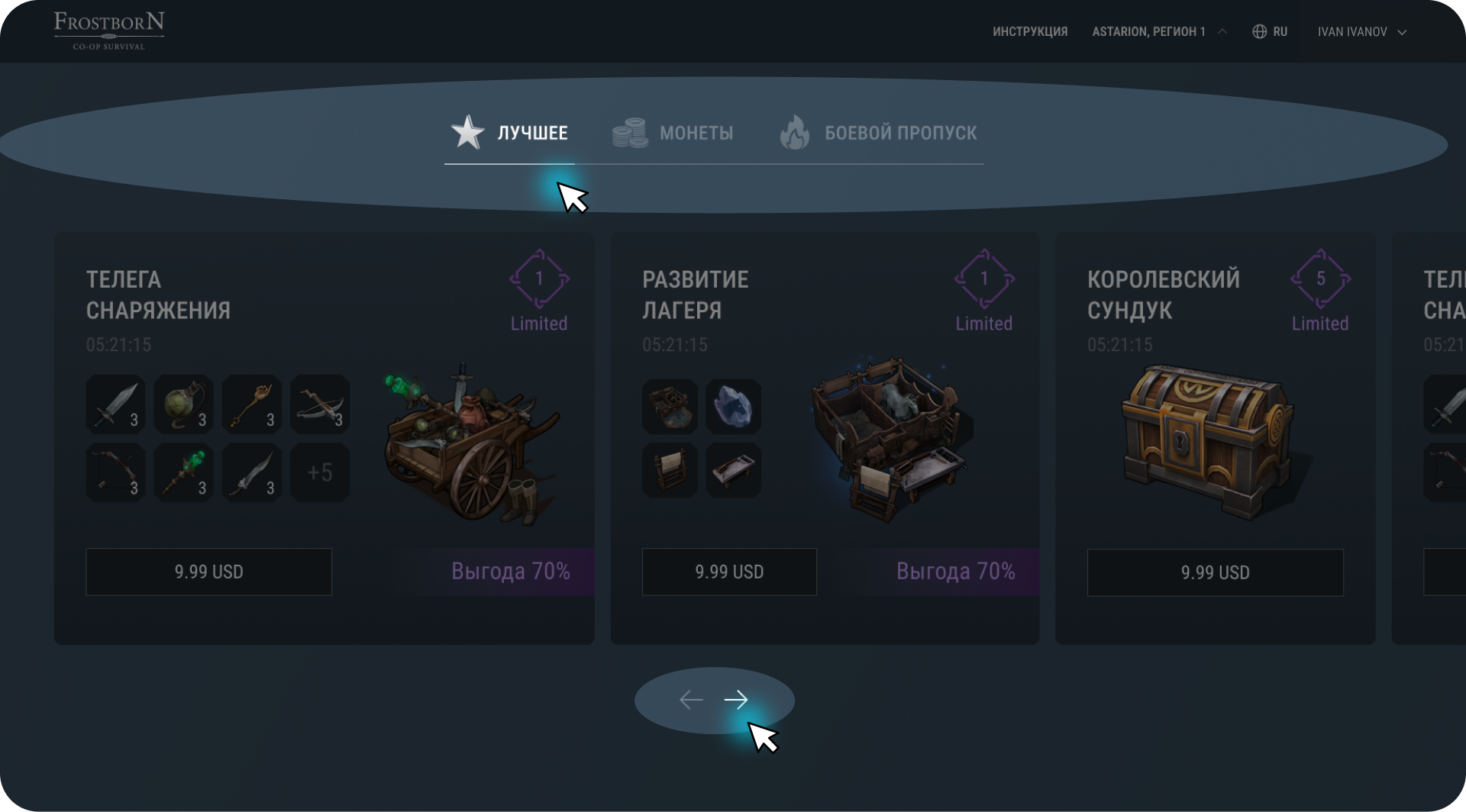The width and height of the screenshot is (1466, 812).
Task: Inspect the green potion flask item
Action: pyautogui.click(x=184, y=404)
